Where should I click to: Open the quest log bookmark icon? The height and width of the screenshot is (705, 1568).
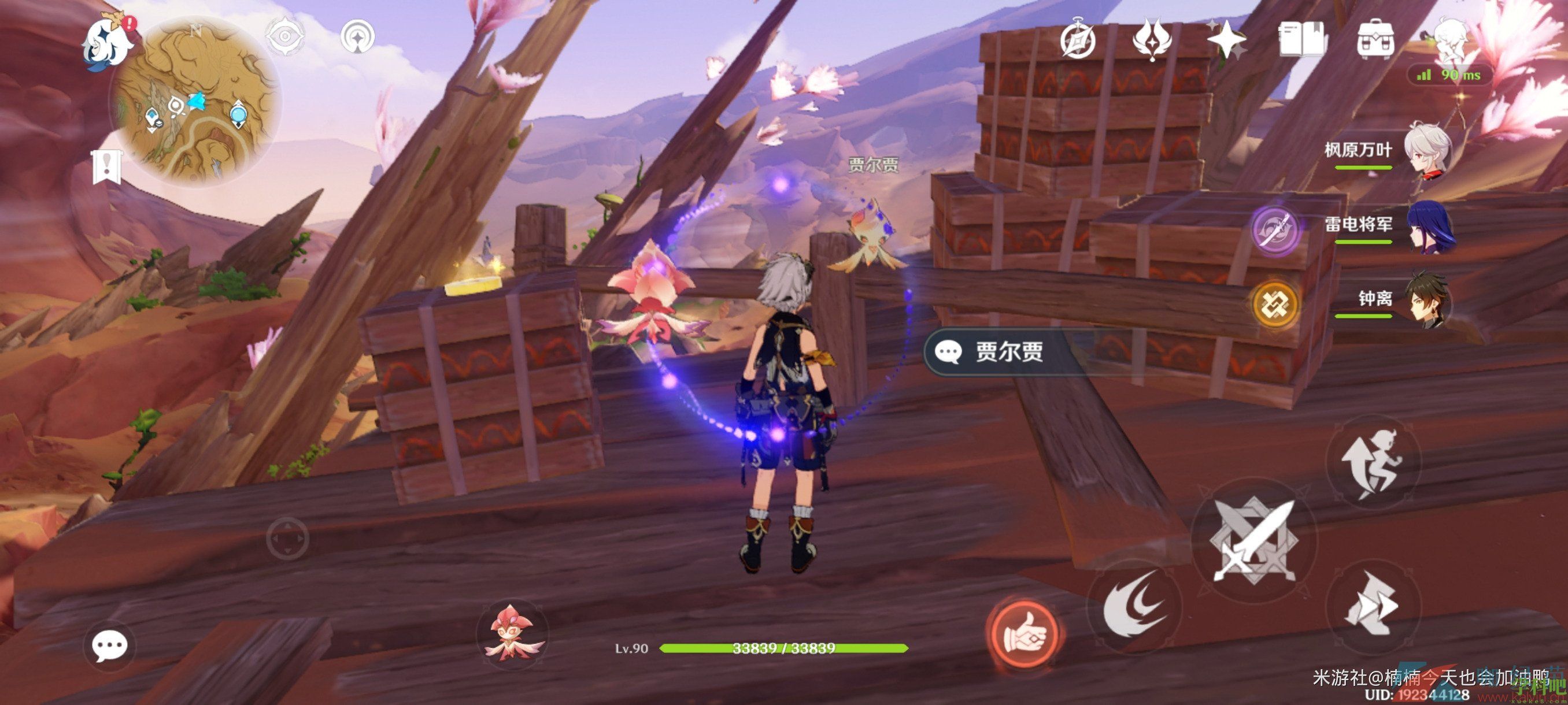pyautogui.click(x=108, y=166)
